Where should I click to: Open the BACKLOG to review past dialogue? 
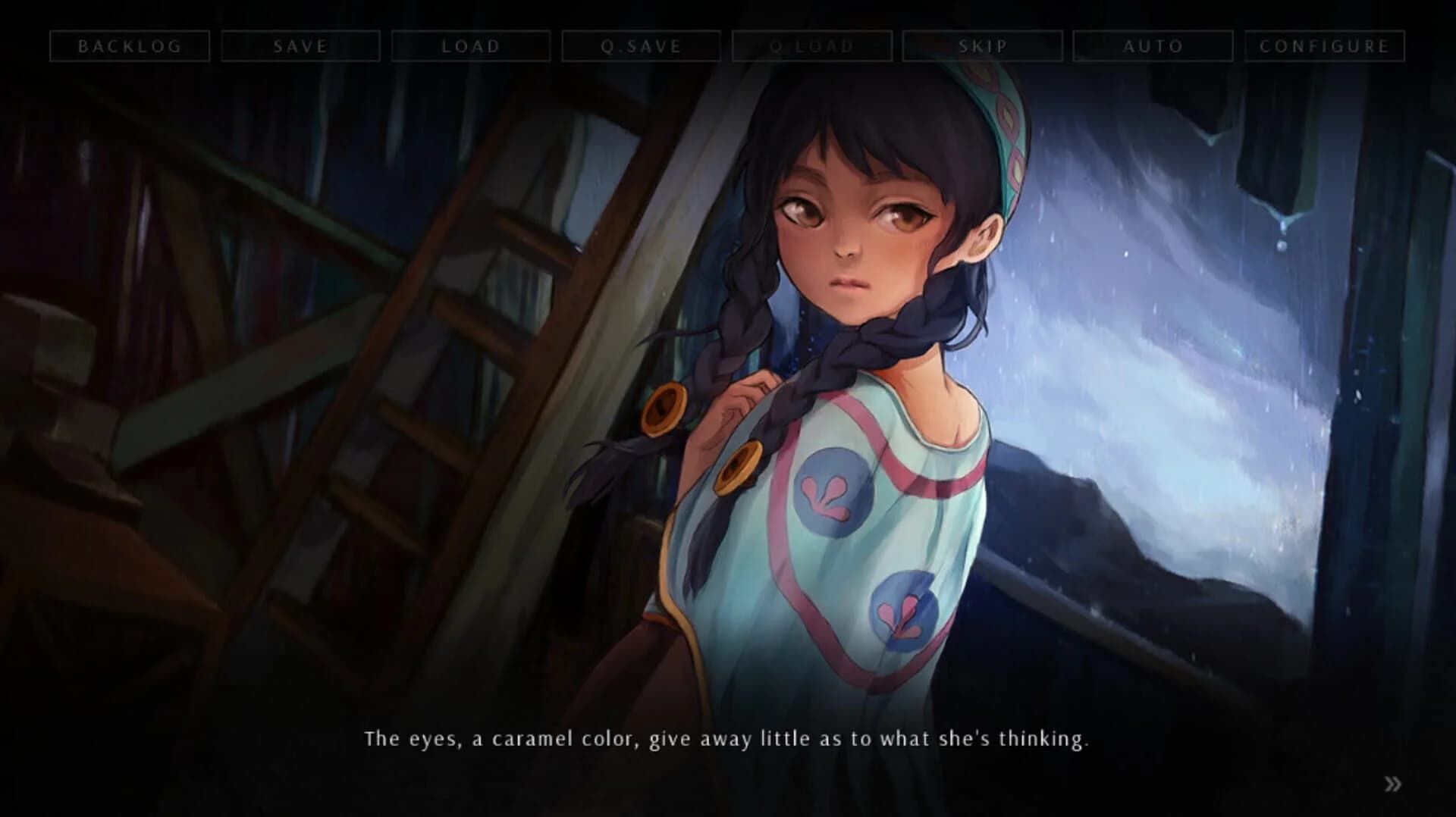[130, 45]
